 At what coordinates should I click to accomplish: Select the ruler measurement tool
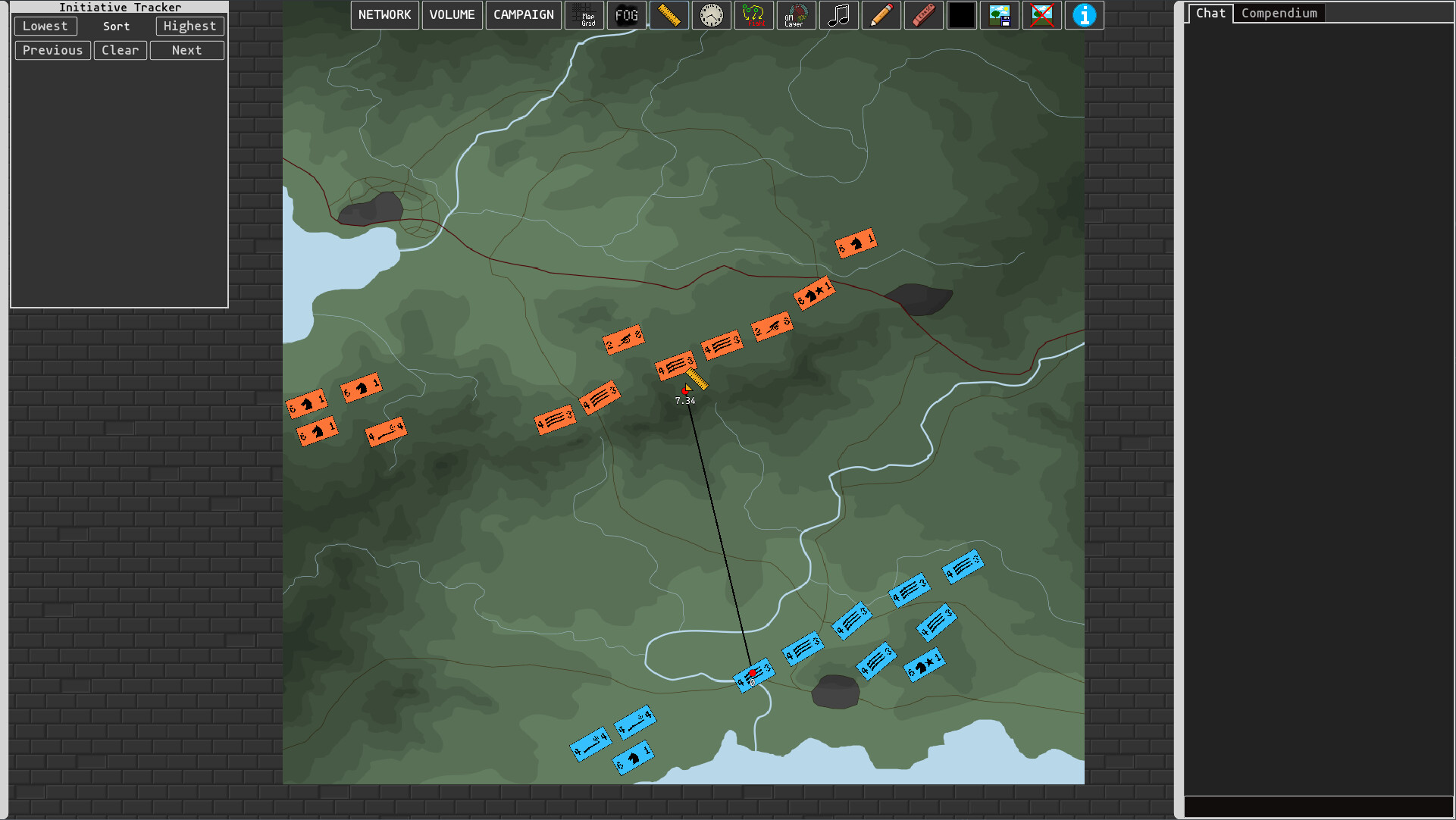coord(669,15)
